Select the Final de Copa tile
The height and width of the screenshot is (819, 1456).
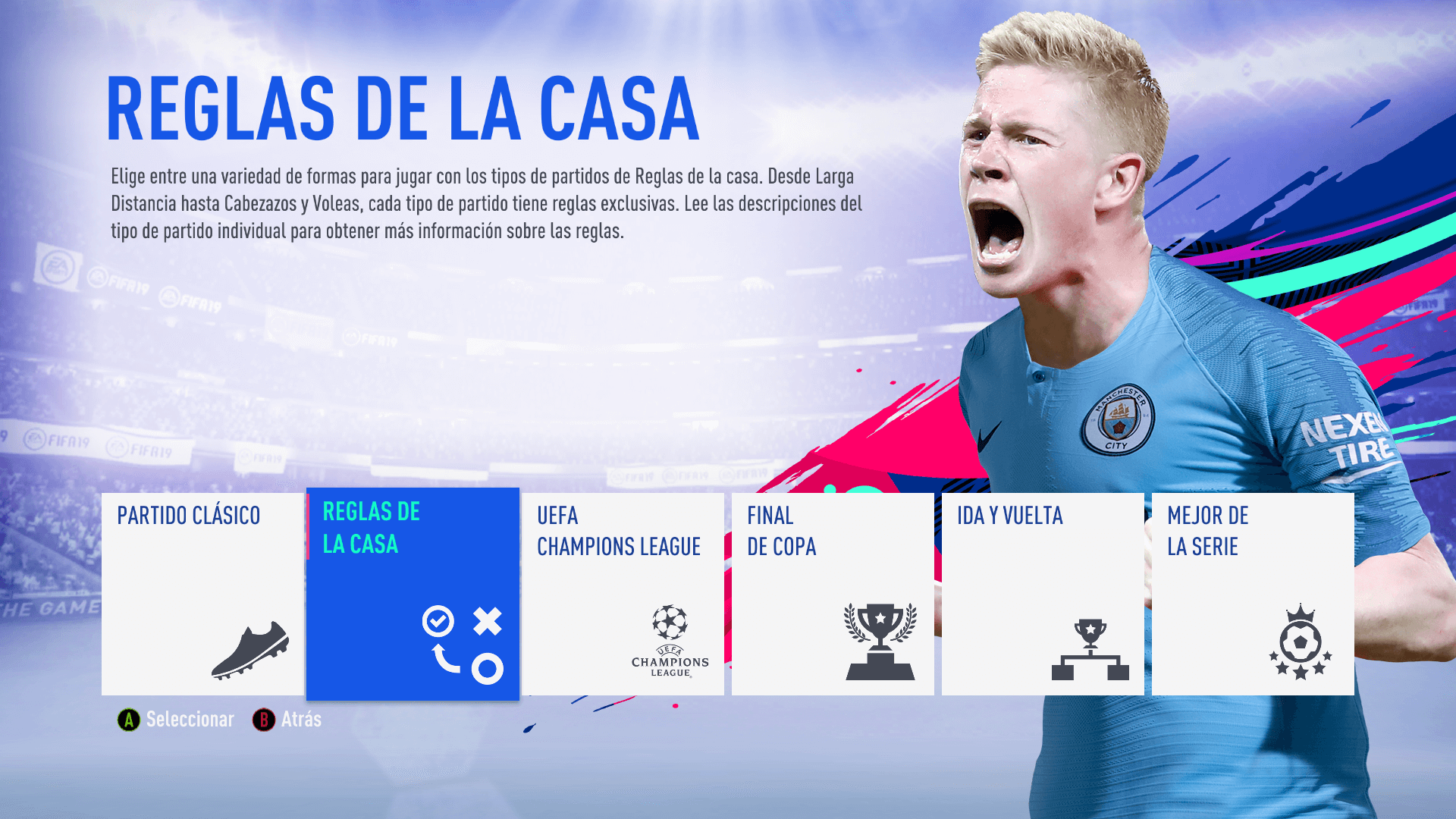[833, 594]
